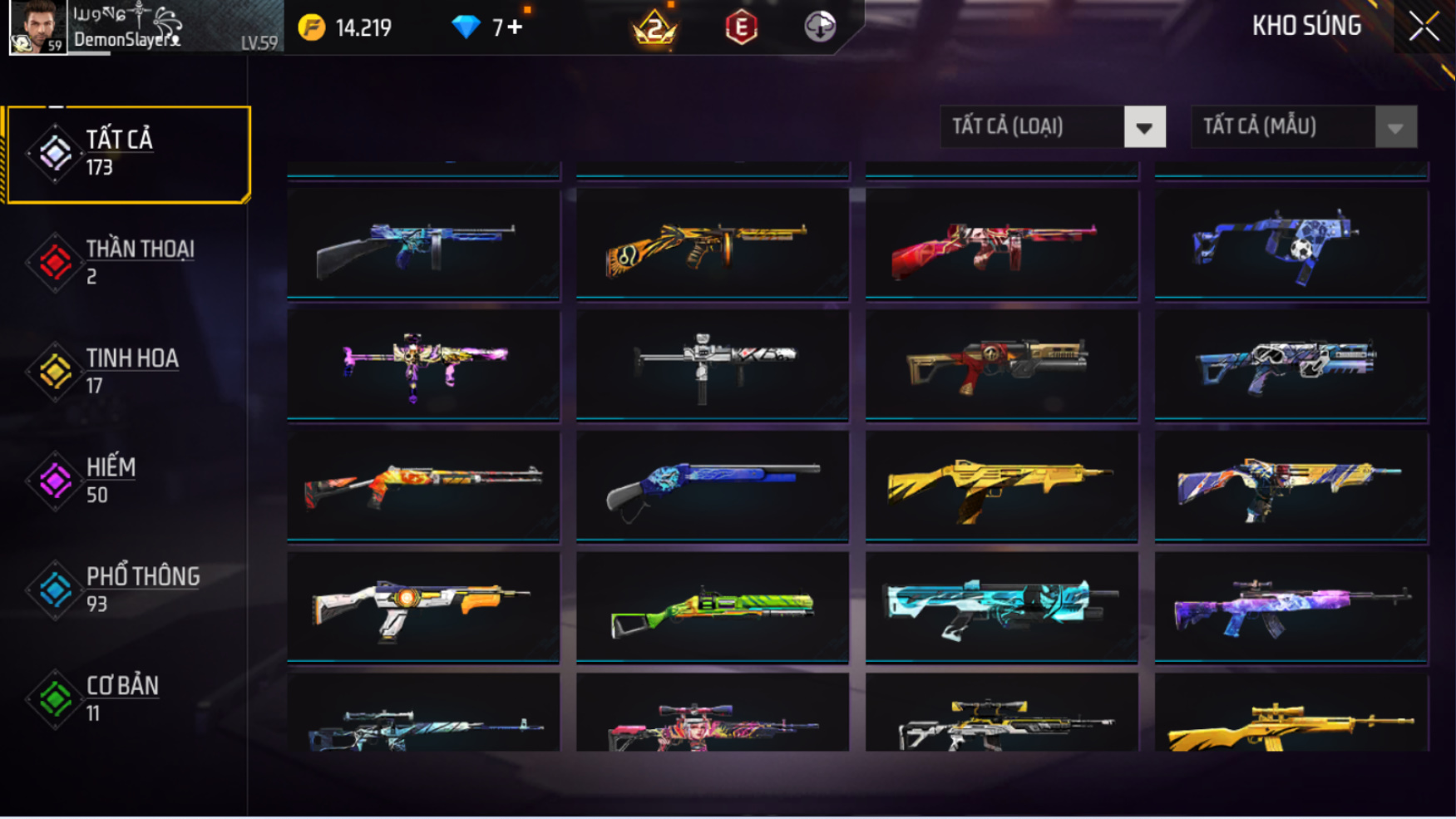1456x819 pixels.
Task: Select the pink skull-themed gun skin
Action: (423, 364)
